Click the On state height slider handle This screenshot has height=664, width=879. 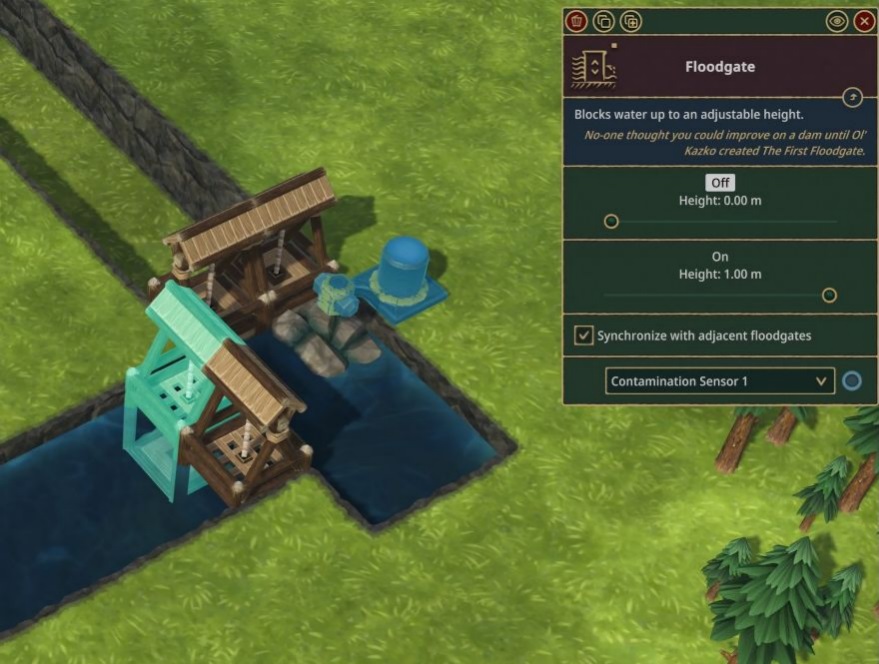(x=829, y=295)
